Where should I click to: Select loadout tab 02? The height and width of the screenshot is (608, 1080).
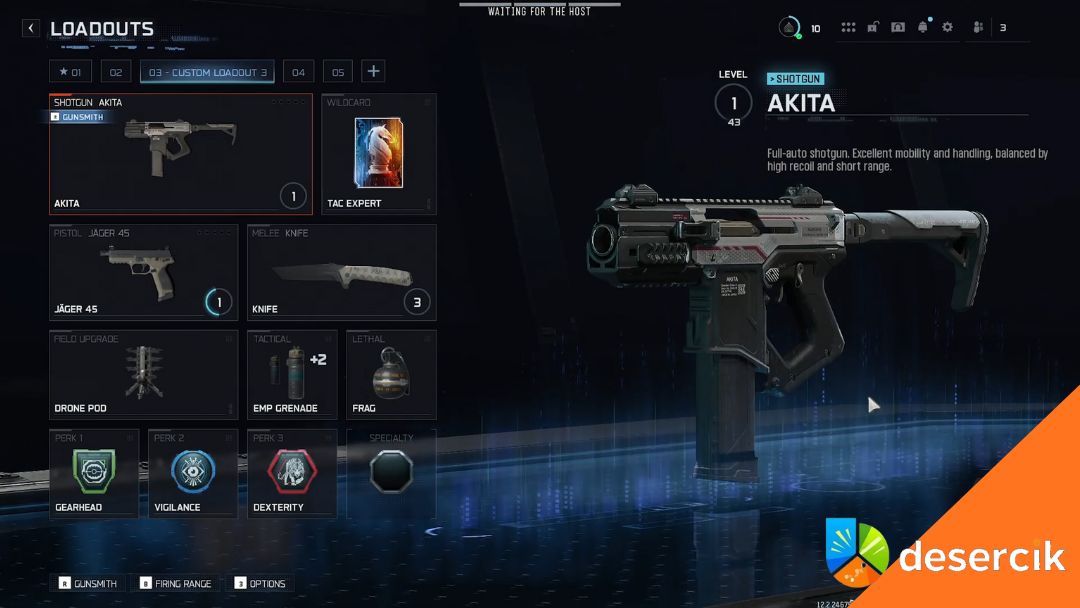(x=115, y=72)
